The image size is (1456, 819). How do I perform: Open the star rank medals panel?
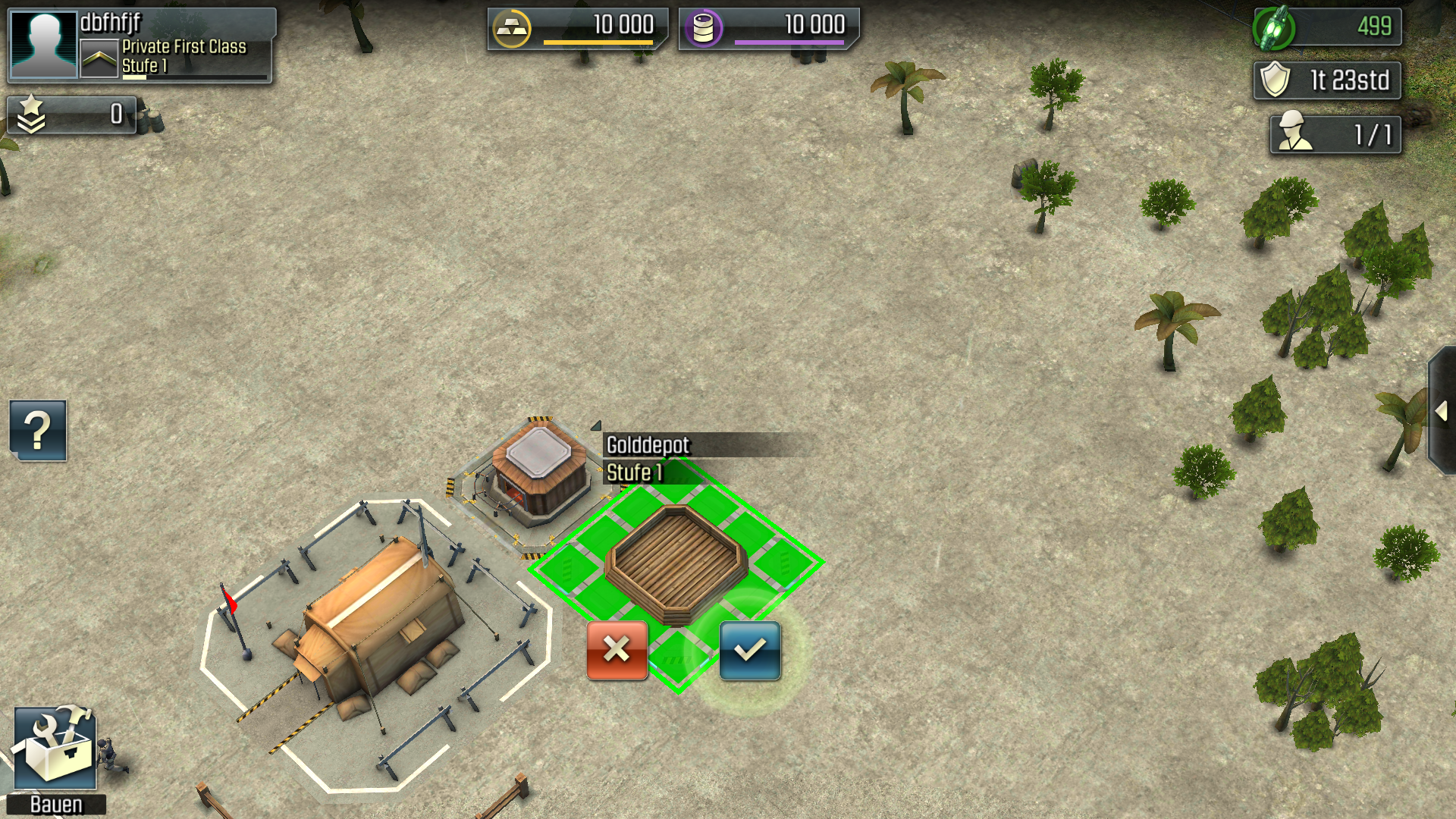tap(72, 115)
